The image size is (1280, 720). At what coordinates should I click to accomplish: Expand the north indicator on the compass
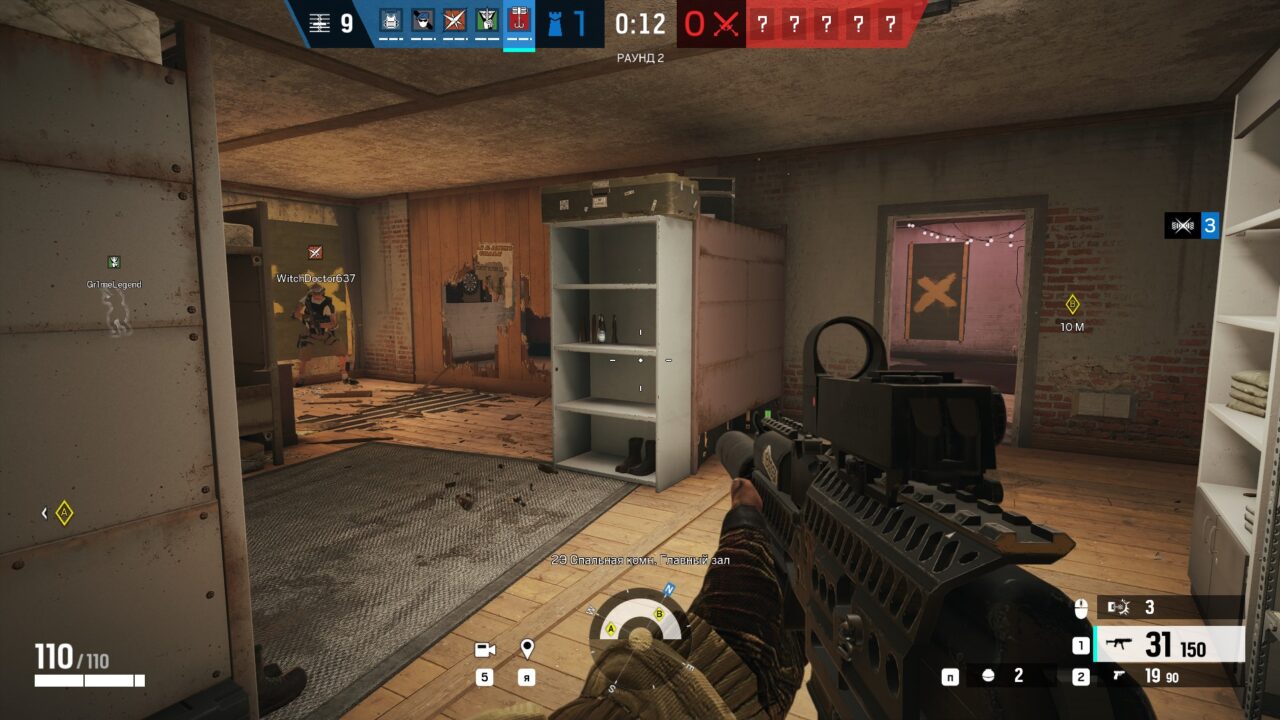click(x=668, y=590)
